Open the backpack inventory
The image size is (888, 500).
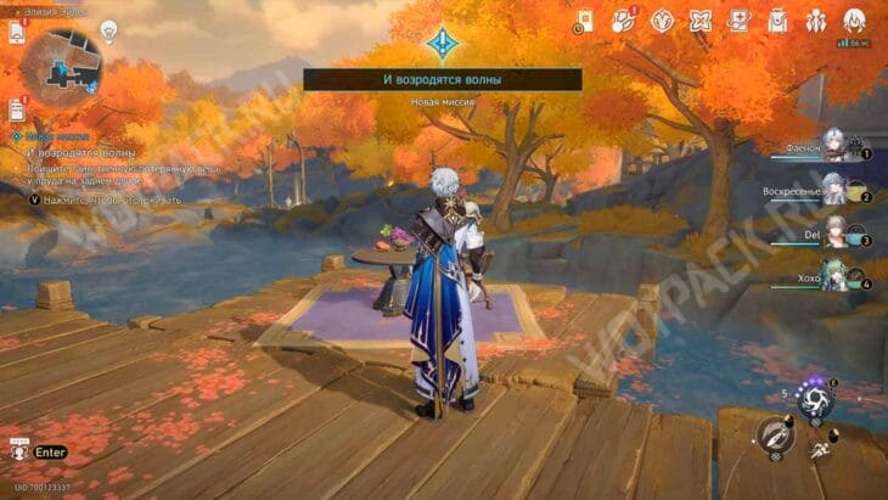click(x=777, y=20)
